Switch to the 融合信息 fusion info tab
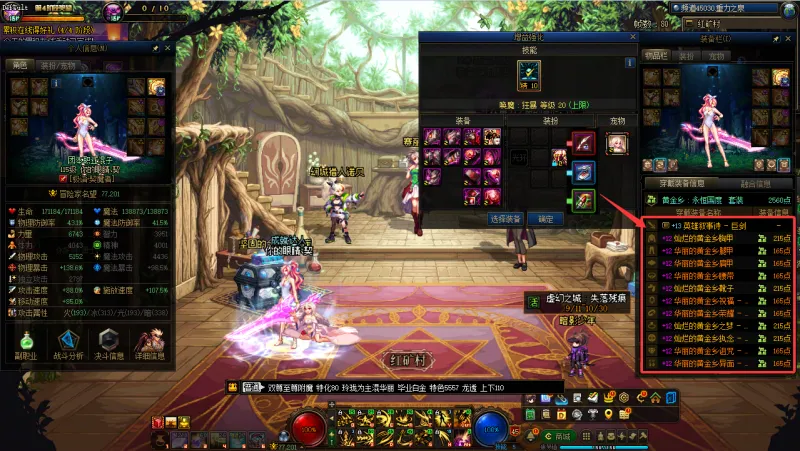800x451 pixels. (754, 184)
